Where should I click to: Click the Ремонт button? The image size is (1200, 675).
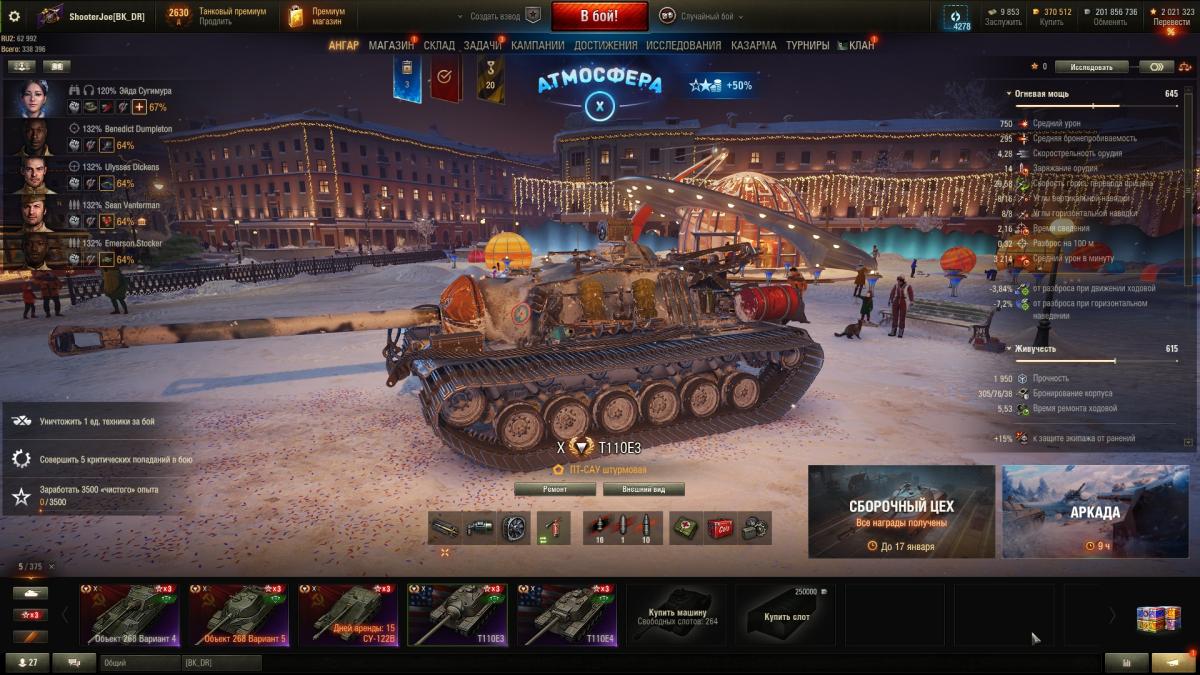pyautogui.click(x=555, y=489)
